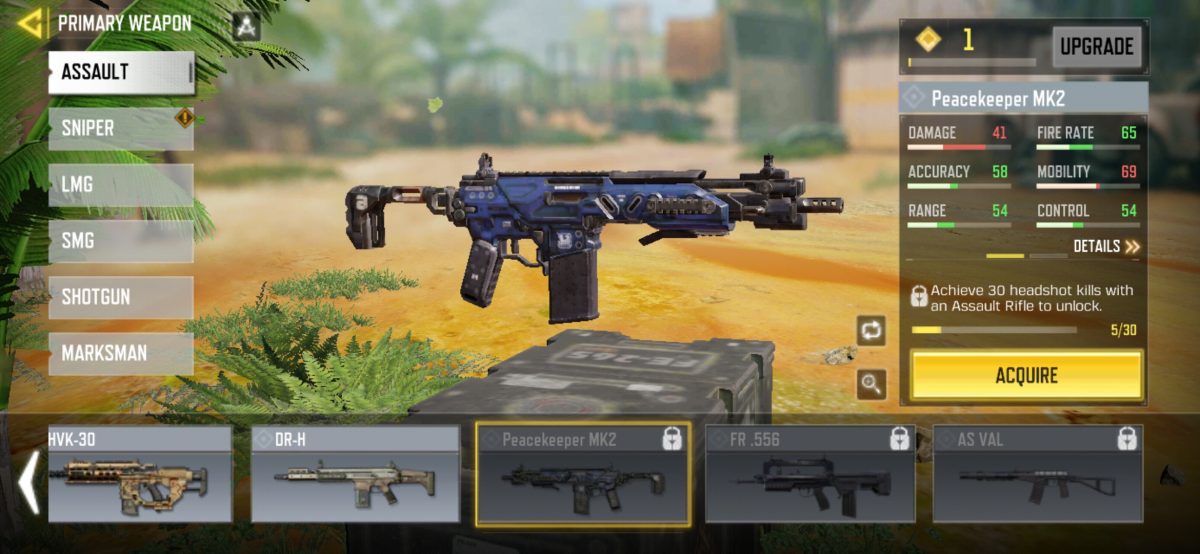Viewport: 1200px width, 554px height.
Task: Choose the DR-H weapon card
Action: pos(355,475)
